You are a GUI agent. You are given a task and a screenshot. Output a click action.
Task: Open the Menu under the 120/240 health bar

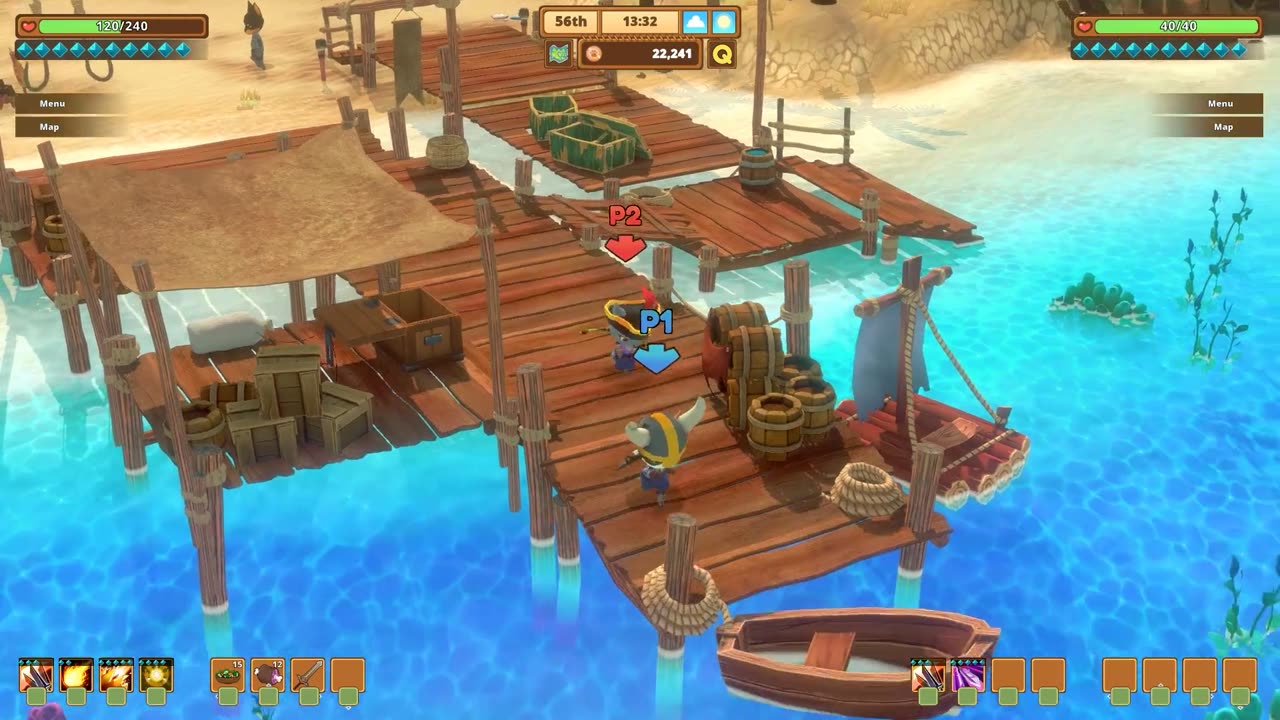point(52,103)
